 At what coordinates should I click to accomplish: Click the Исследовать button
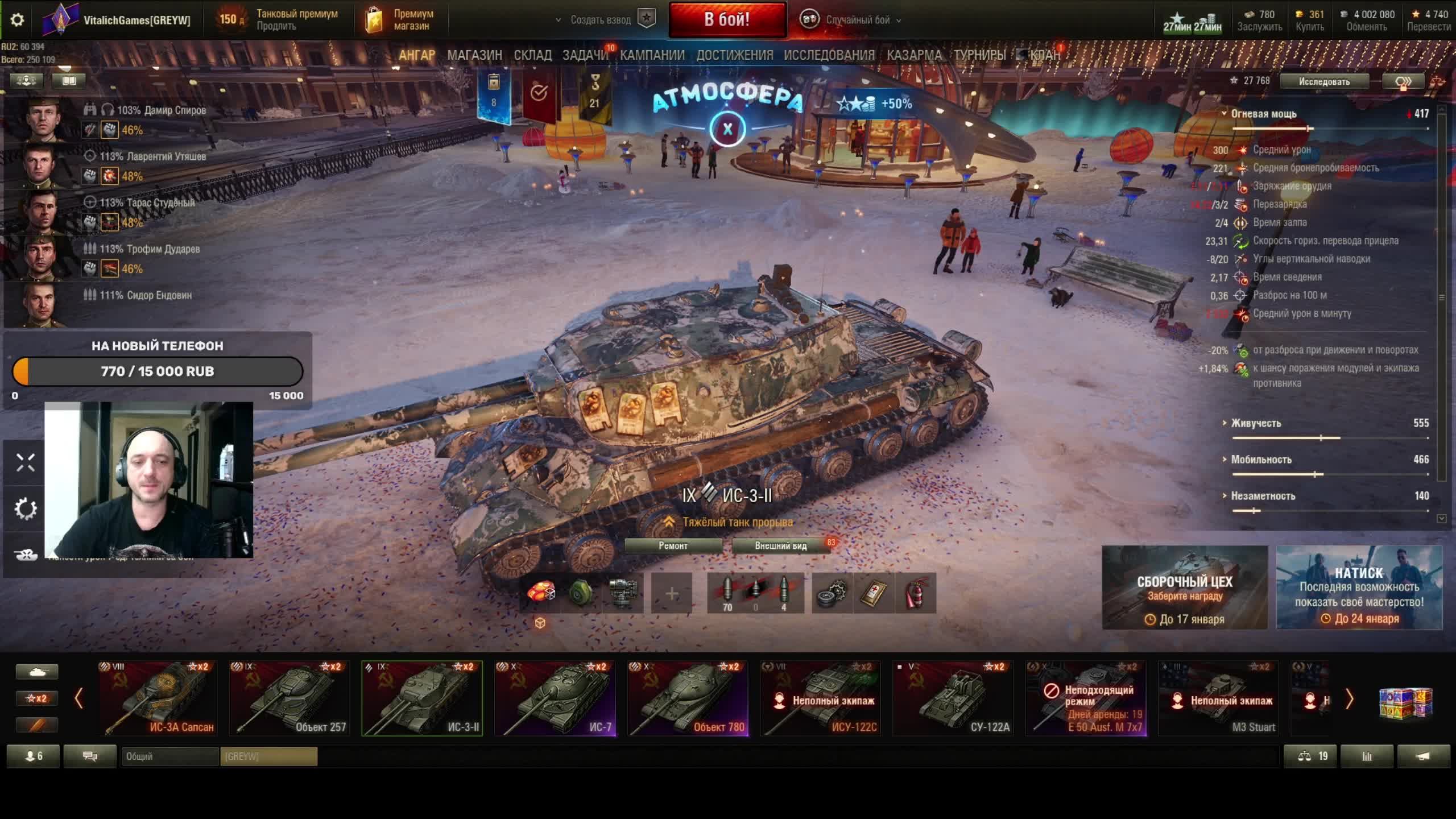pyautogui.click(x=1323, y=81)
